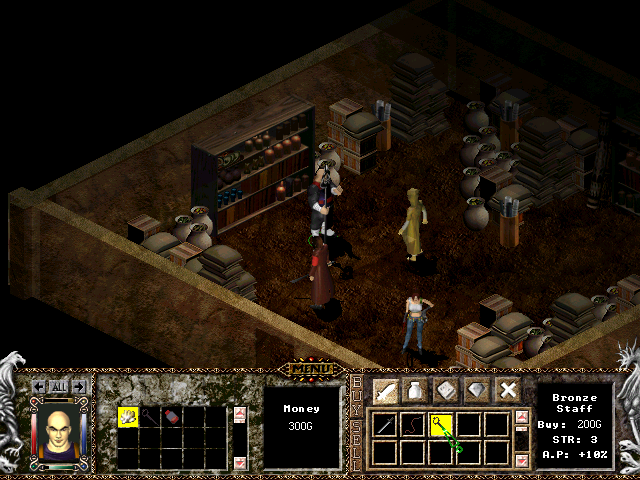Show the sword weapons shop category
The image size is (640, 480).
tap(387, 390)
